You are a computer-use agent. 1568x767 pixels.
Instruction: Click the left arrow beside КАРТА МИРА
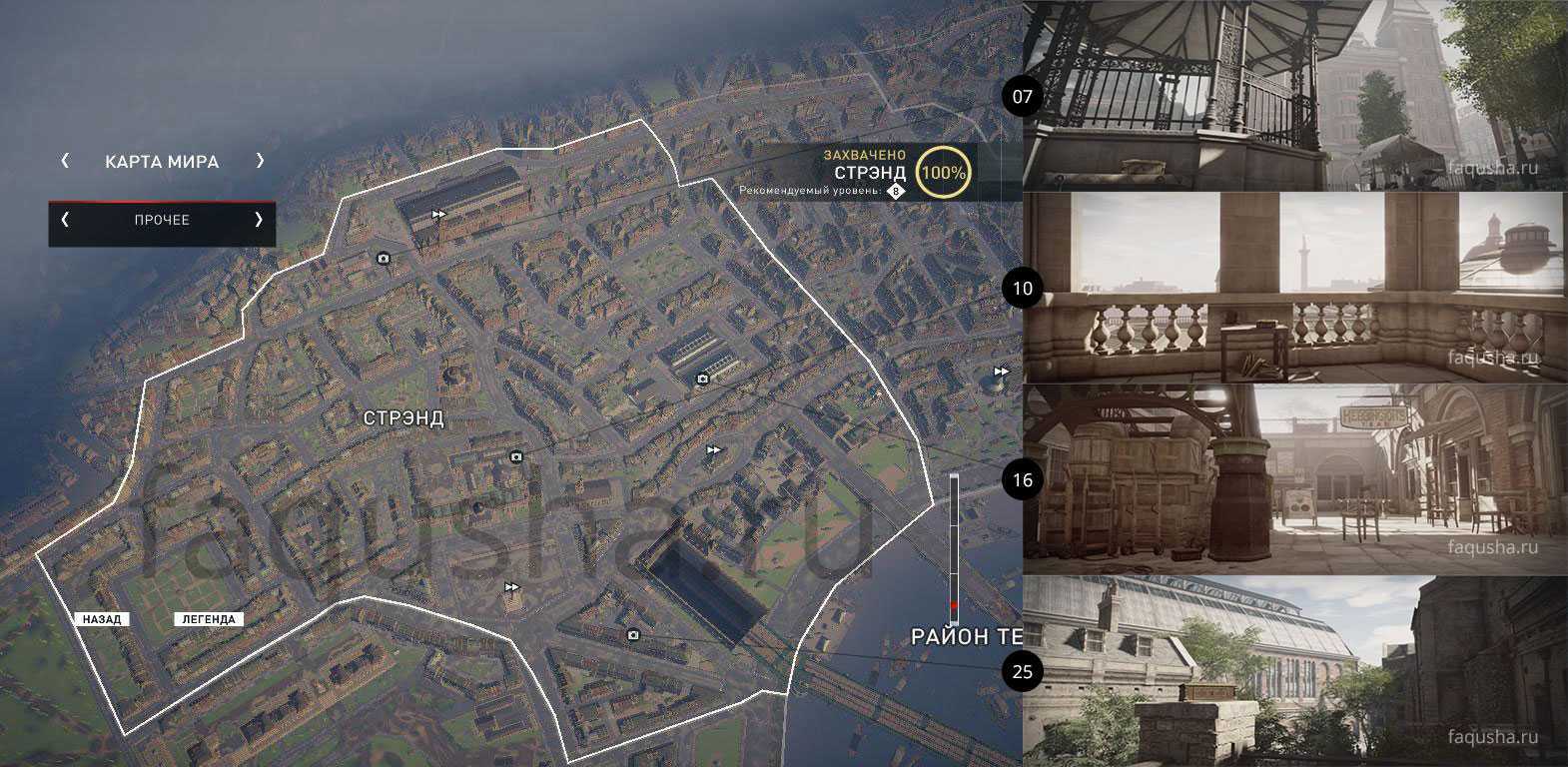pos(66,161)
